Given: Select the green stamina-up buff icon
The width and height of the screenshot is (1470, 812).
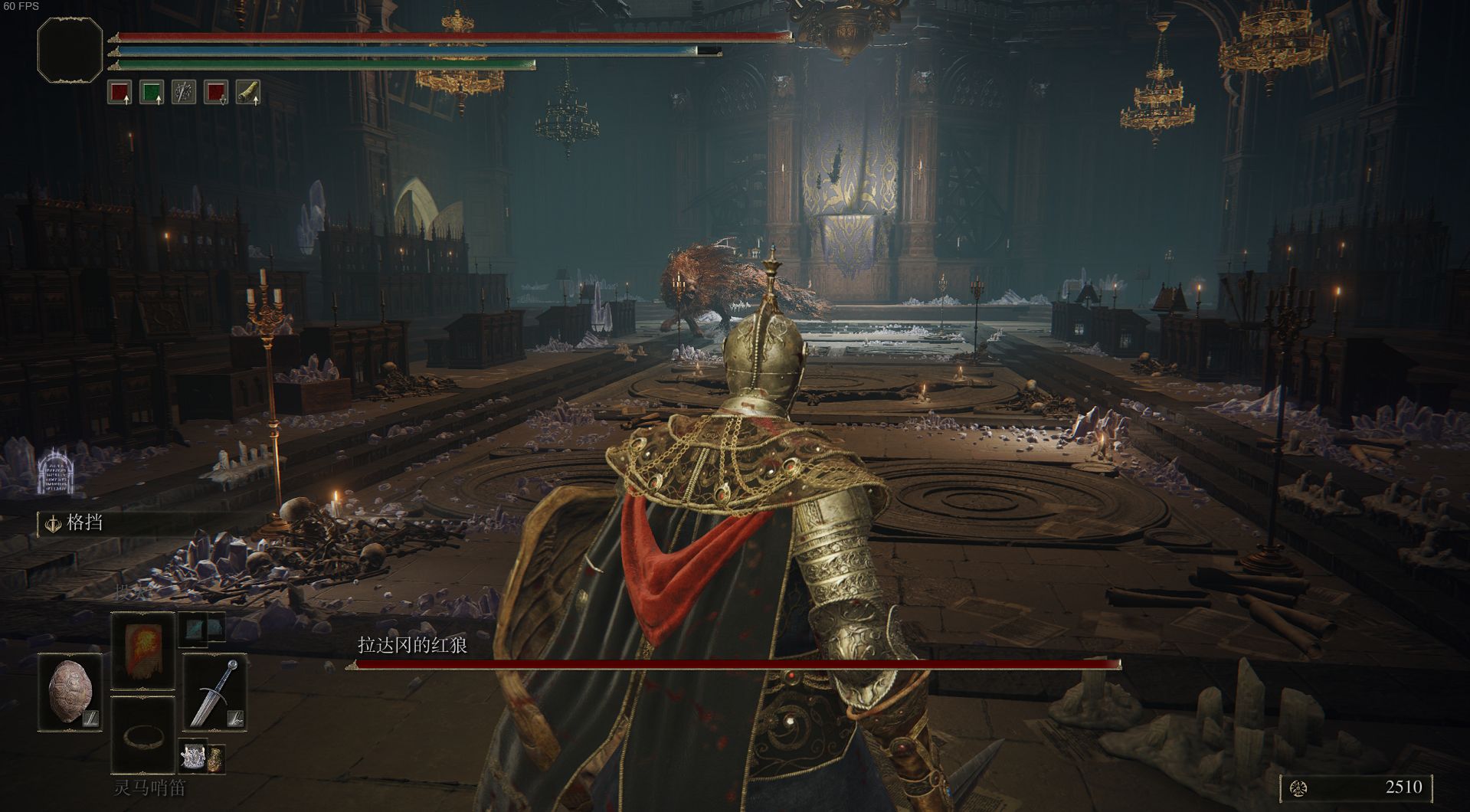Looking at the screenshot, I should coord(152,93).
